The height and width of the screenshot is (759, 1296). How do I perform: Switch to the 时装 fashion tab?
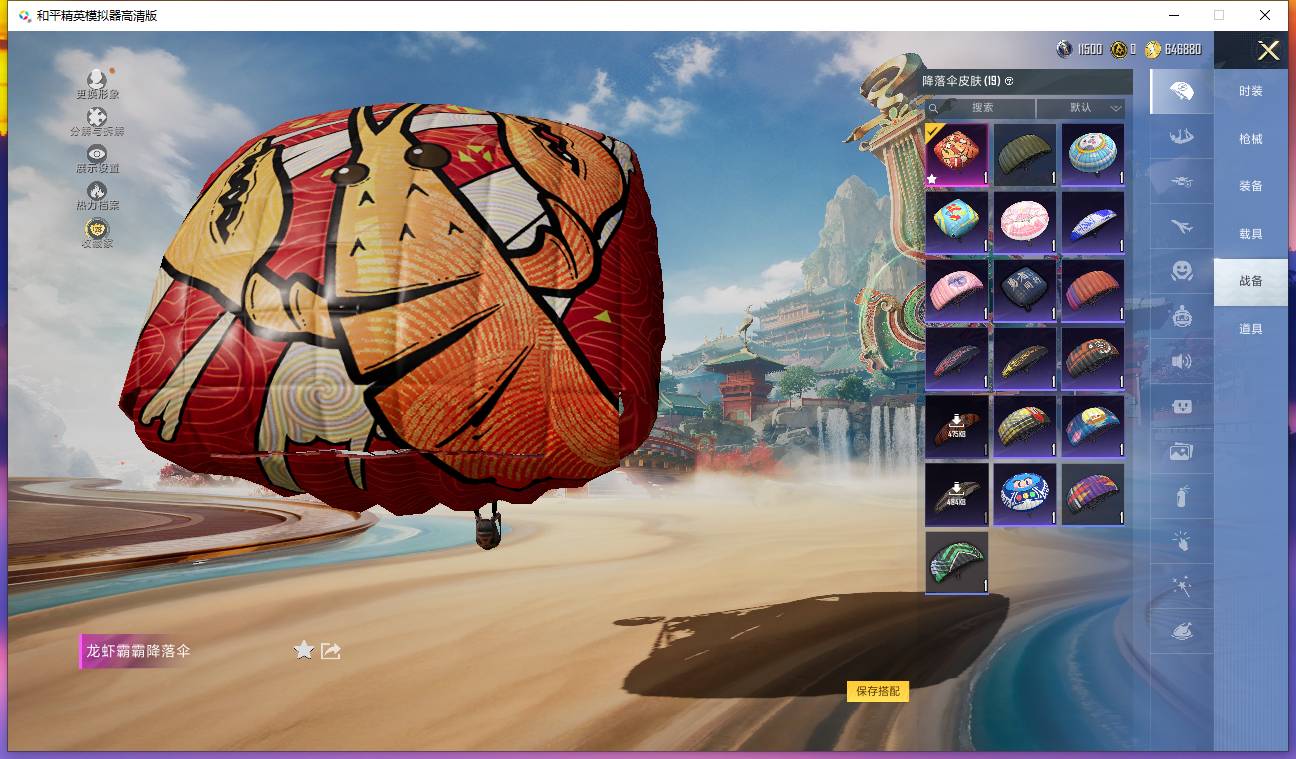(x=1250, y=91)
